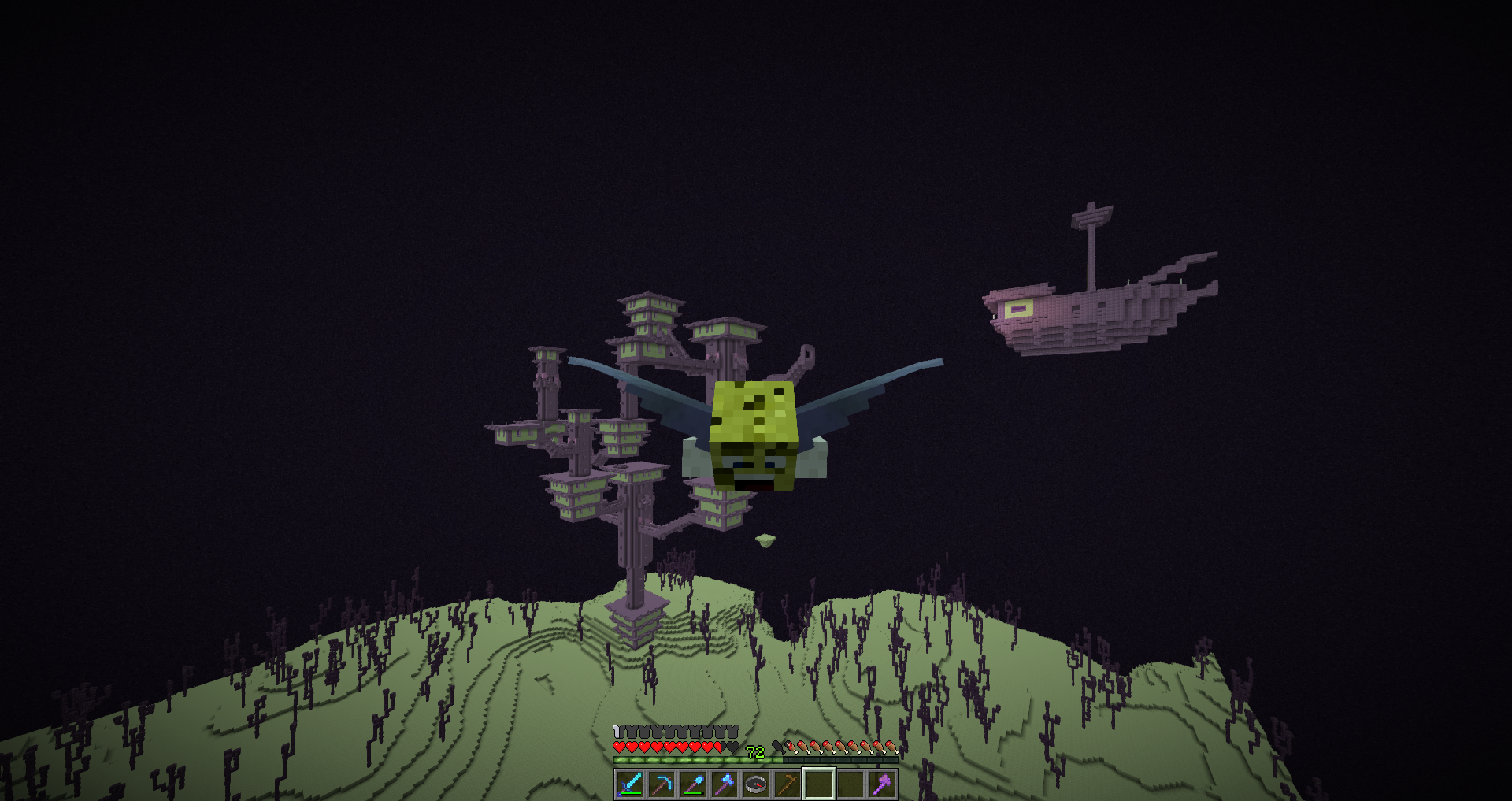Select the wooden hoe slot

pos(787,784)
